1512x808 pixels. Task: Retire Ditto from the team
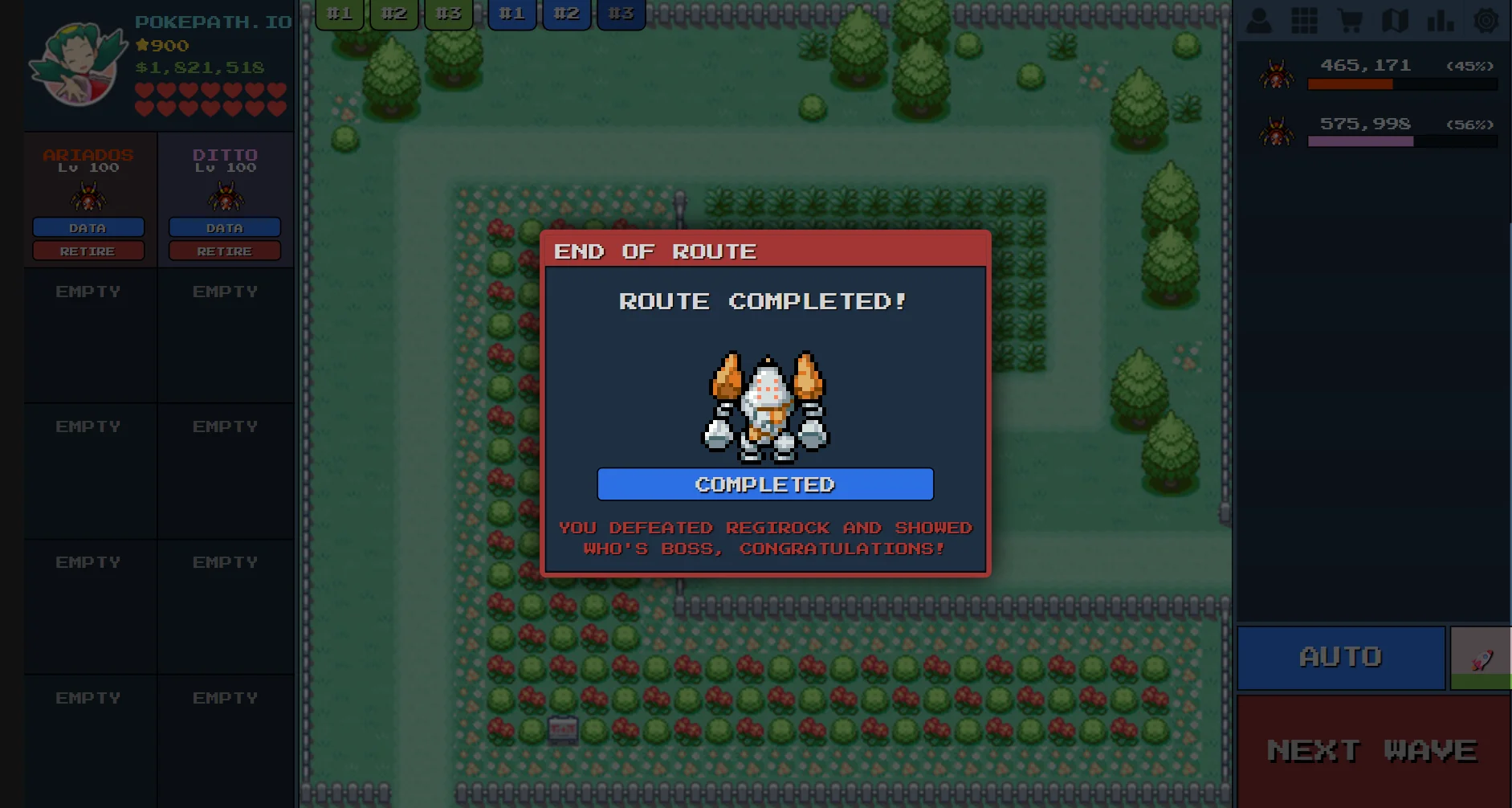coord(225,251)
